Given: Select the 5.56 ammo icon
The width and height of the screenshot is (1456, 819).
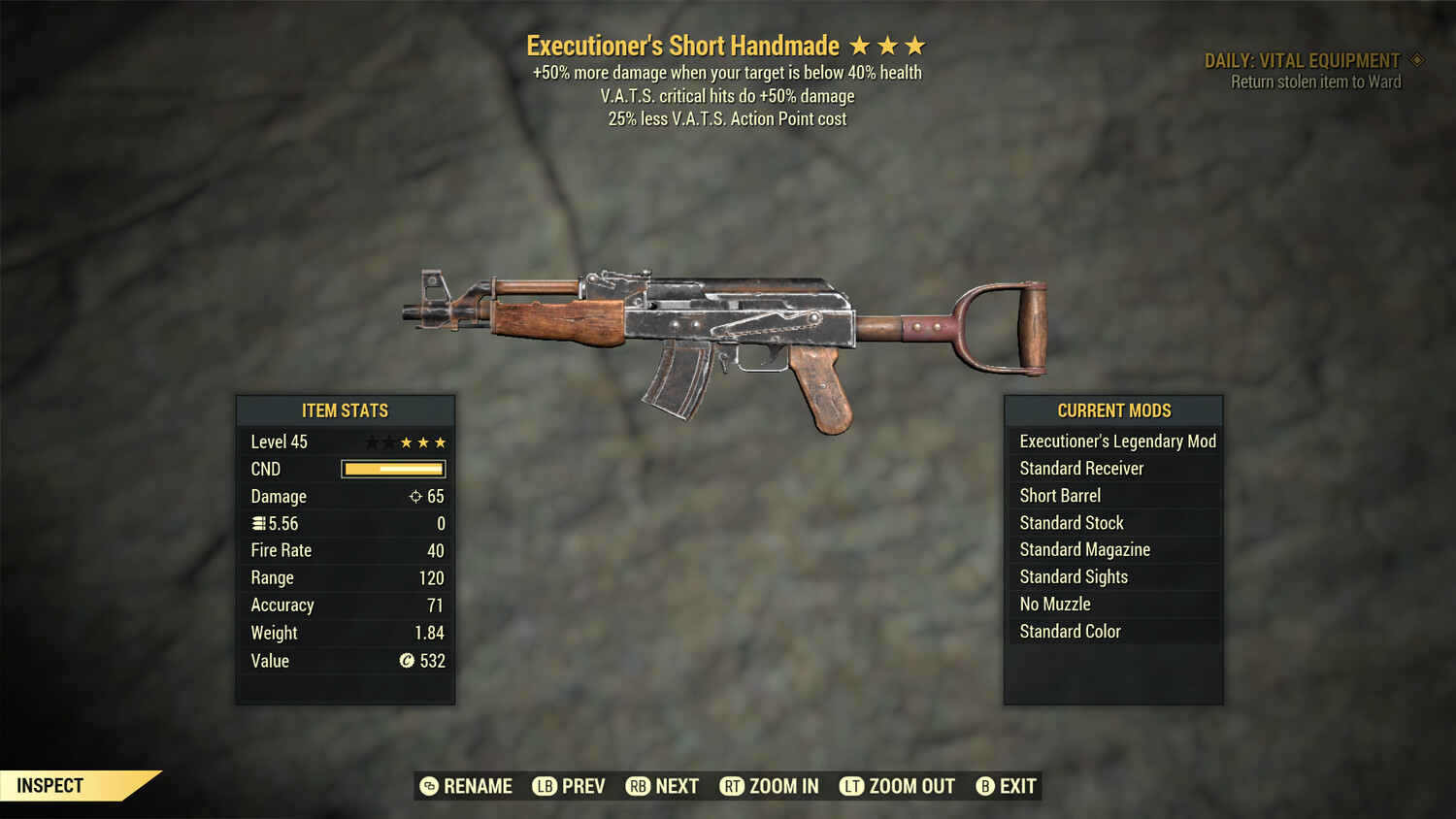Looking at the screenshot, I should tap(257, 523).
